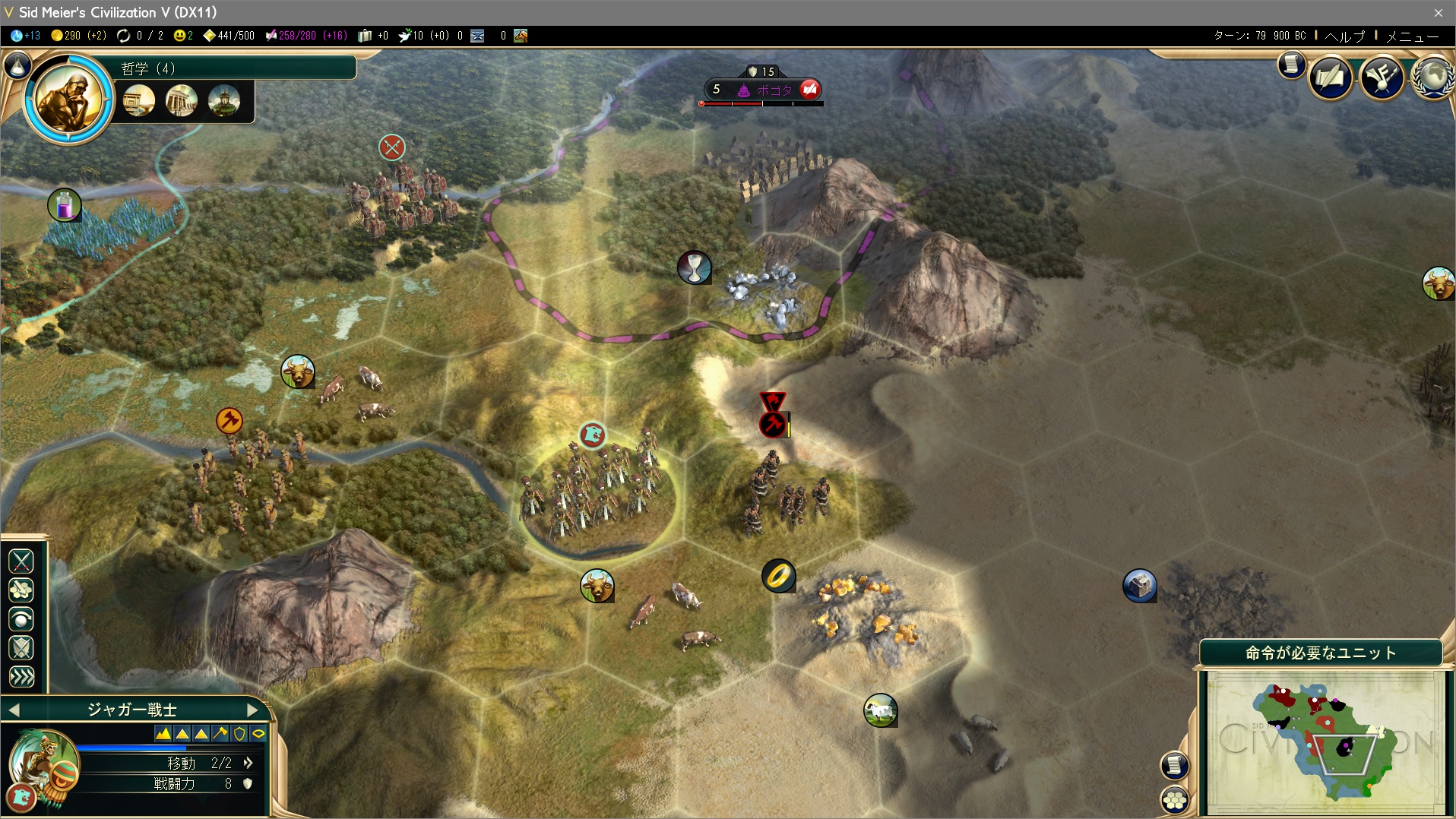1456x819 pixels.
Task: Close the Civilization V window
Action: (x=1438, y=12)
